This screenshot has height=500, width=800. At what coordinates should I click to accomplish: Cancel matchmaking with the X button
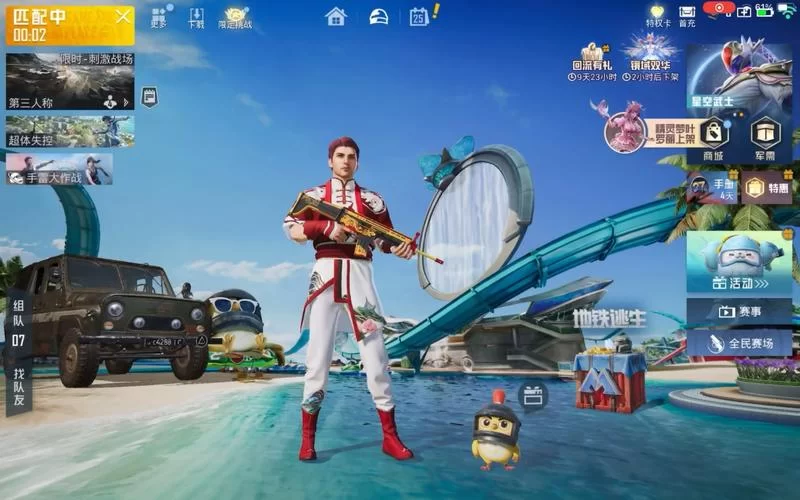coord(122,17)
